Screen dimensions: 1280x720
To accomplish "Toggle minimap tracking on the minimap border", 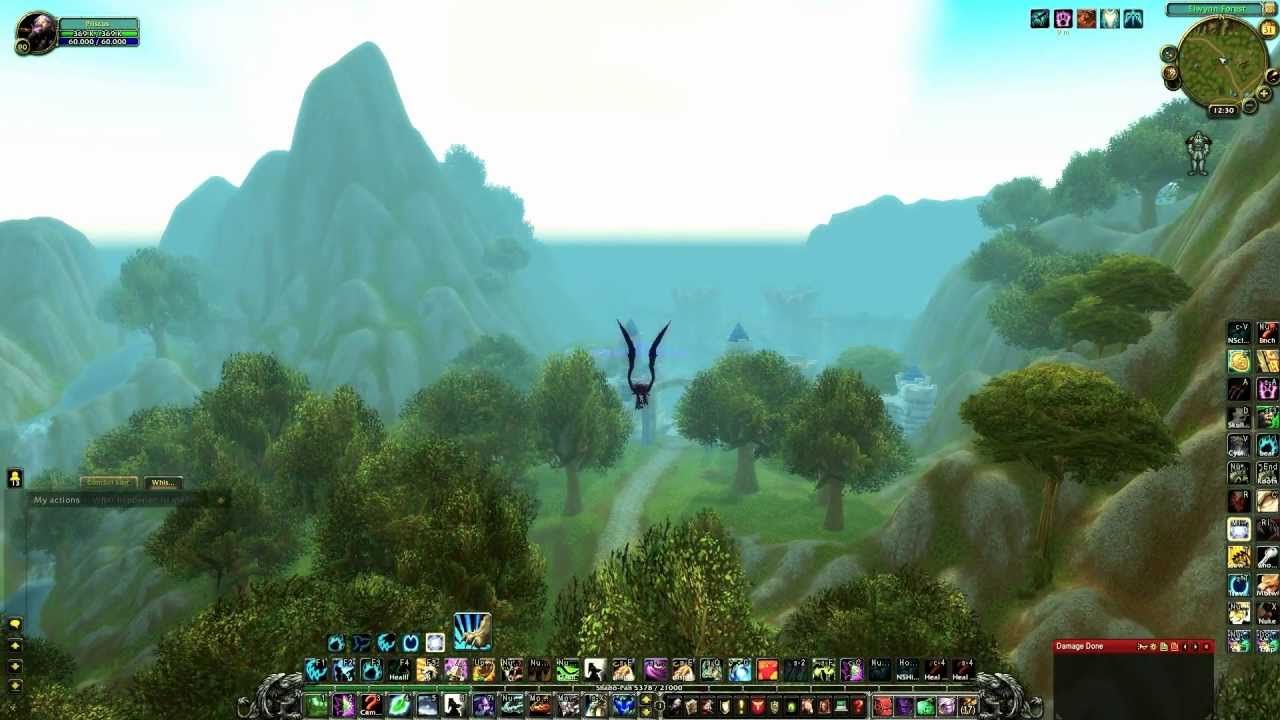I will coord(1168,52).
